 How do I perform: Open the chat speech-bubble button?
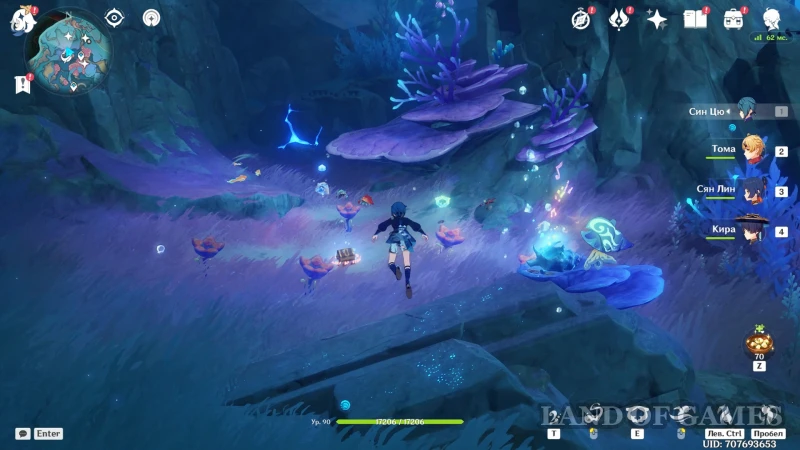[22, 434]
